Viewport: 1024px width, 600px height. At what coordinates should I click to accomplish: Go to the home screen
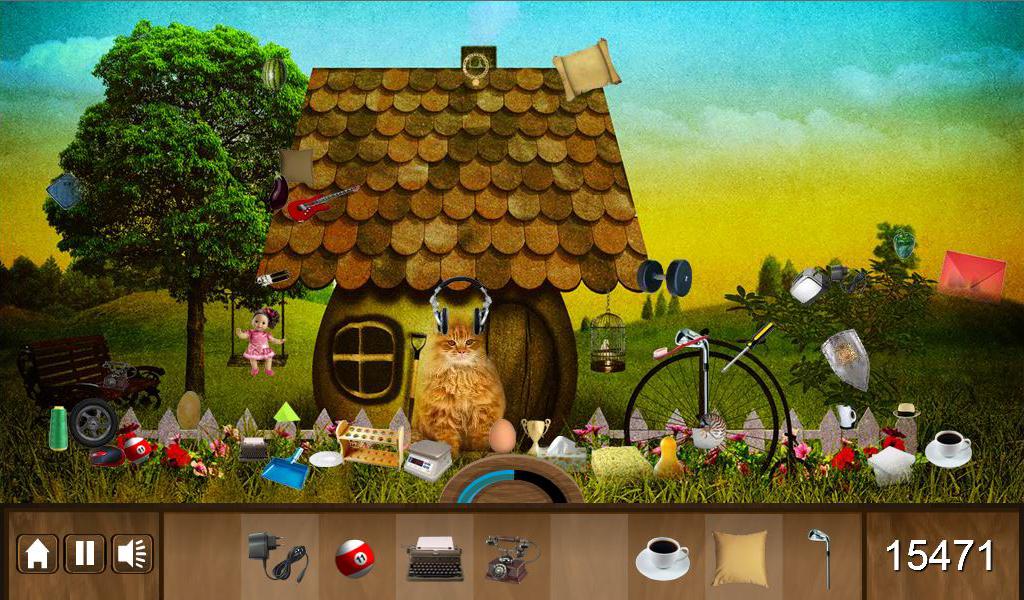(x=37, y=554)
